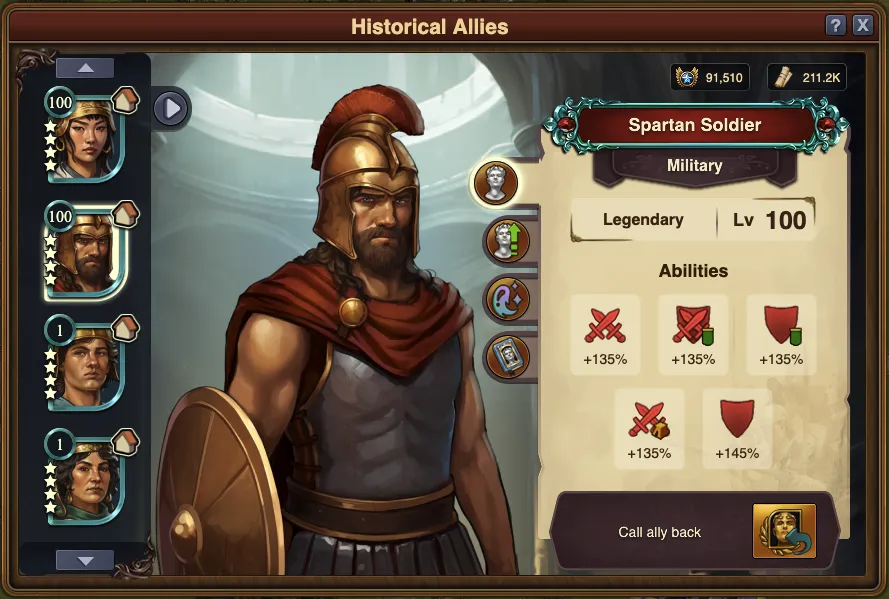Choose the level 1 dark-haired woman ally portrait

(84, 475)
